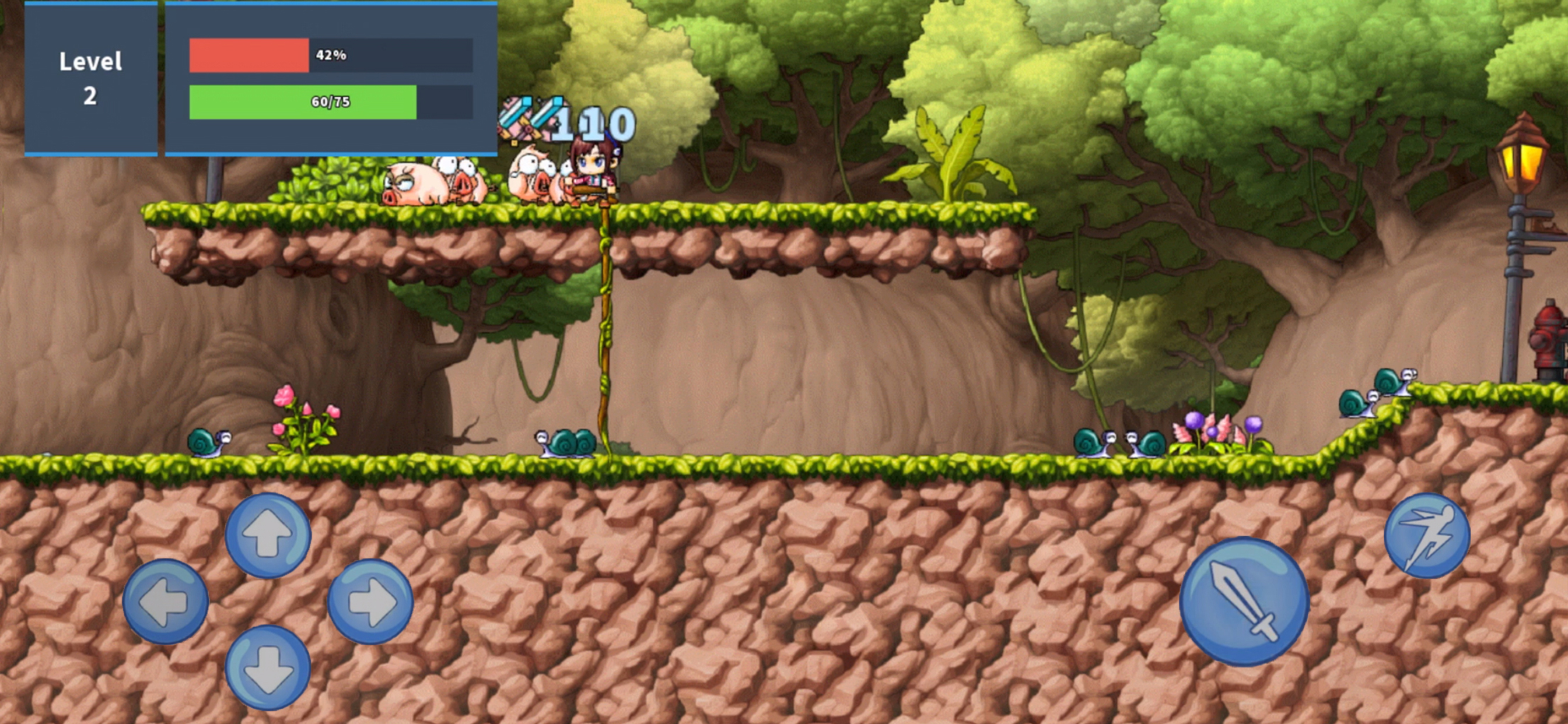Tap the right arrow movement button
This screenshot has width=1568, height=724.
coord(370,601)
